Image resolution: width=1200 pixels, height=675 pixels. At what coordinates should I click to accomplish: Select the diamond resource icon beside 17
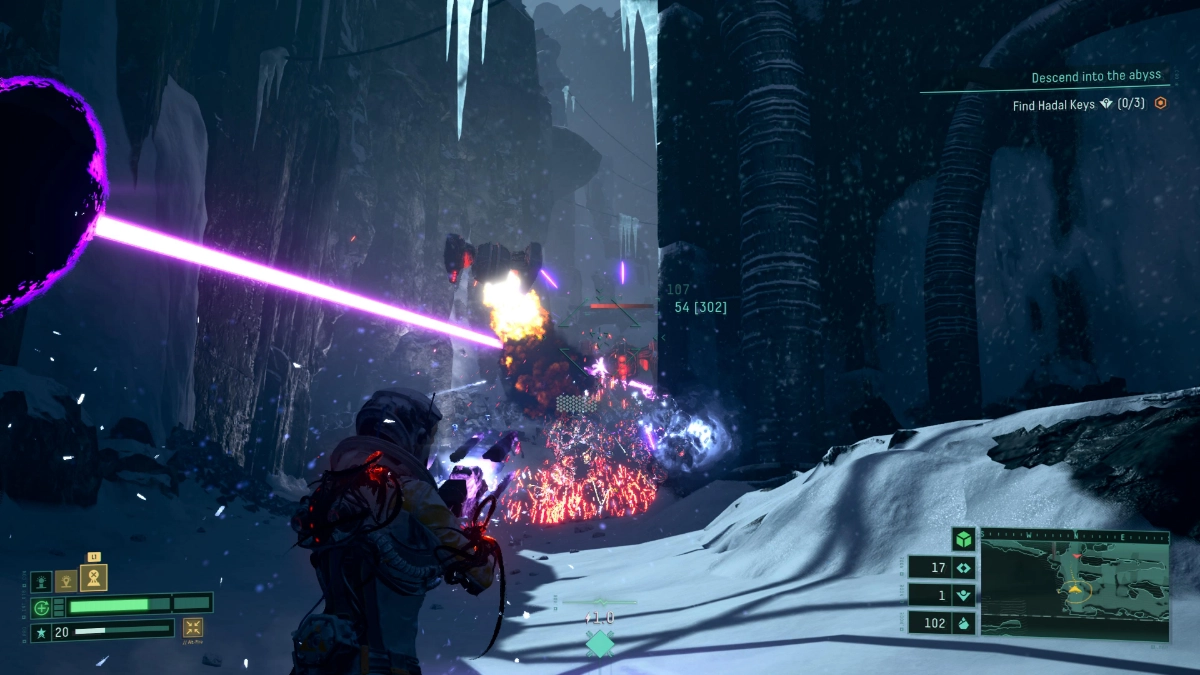pyautogui.click(x=963, y=568)
